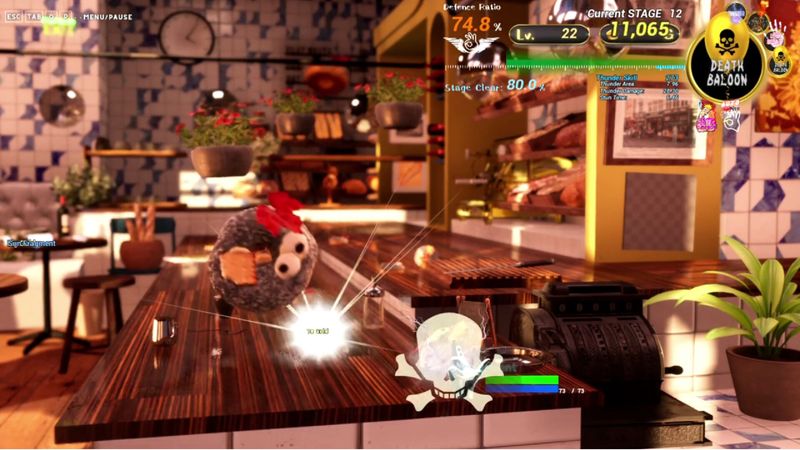Screen dimensions: 800x450
Task: Click the small yellow skull balloon icon
Action: [x=779, y=63]
